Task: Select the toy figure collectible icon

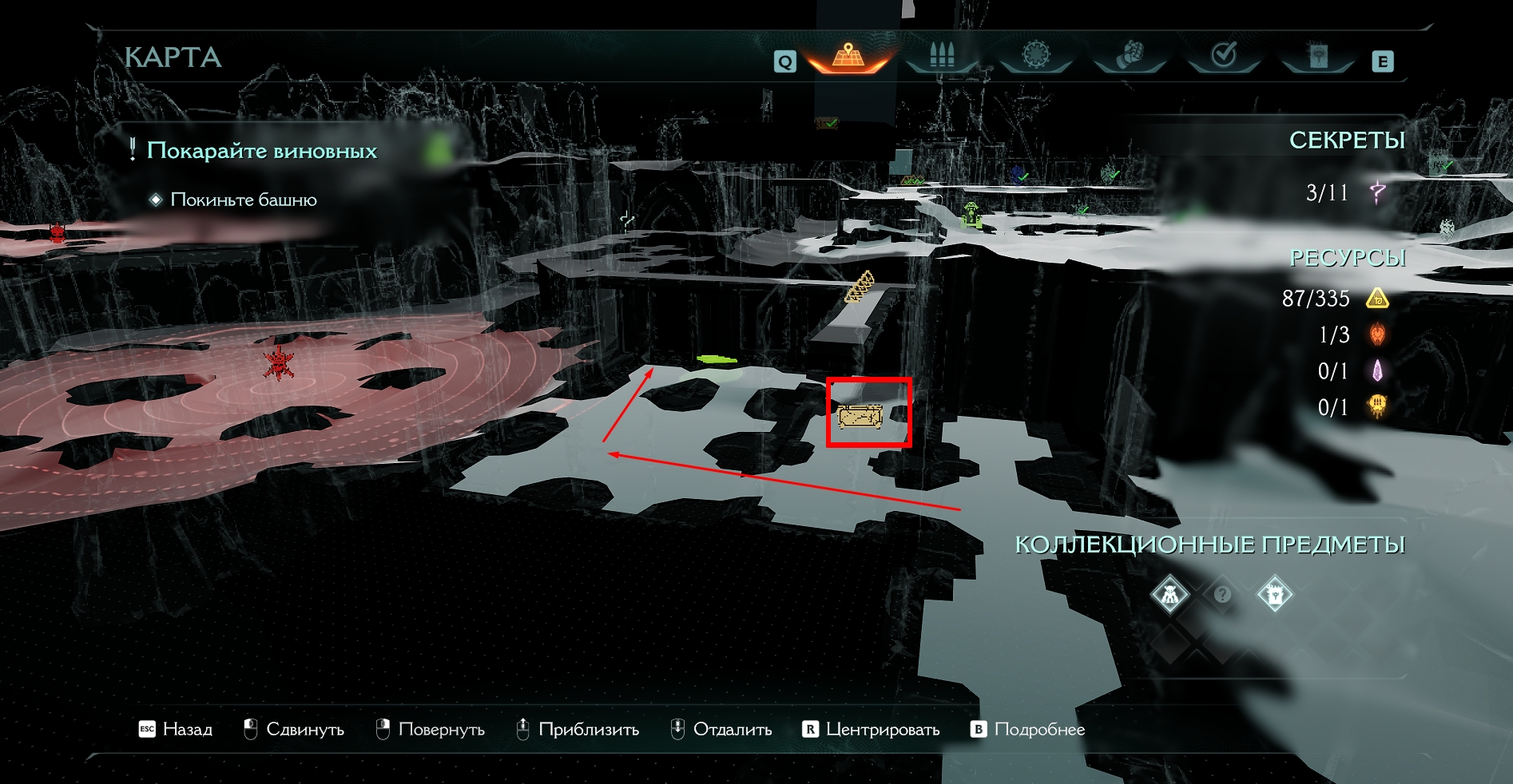Action: point(1170,595)
